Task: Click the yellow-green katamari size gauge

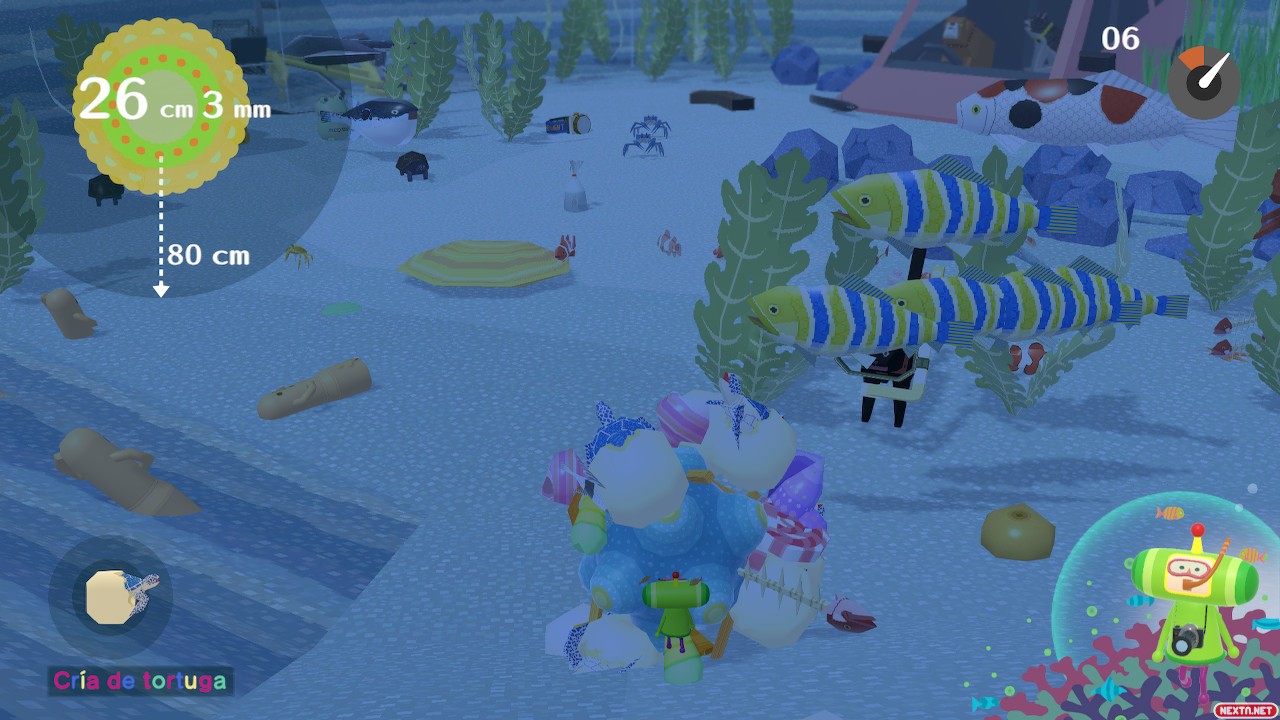Action: tap(160, 107)
